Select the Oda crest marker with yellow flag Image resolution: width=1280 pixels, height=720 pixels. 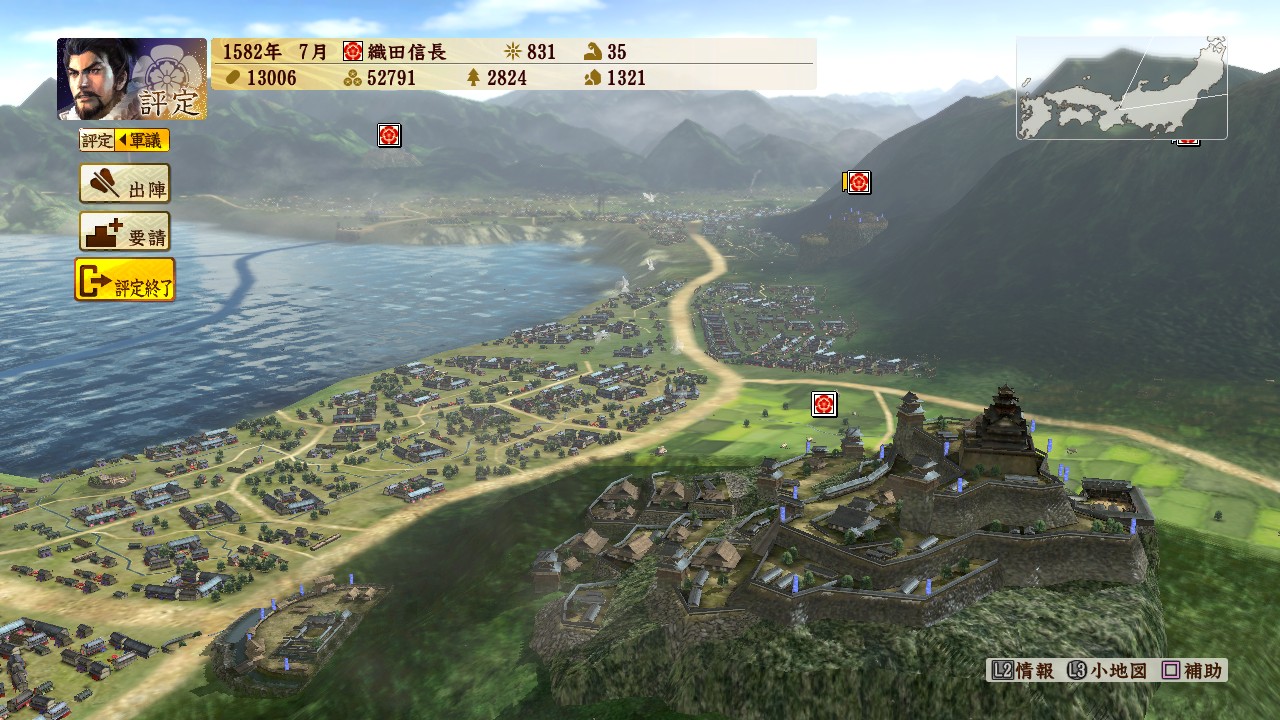(857, 182)
